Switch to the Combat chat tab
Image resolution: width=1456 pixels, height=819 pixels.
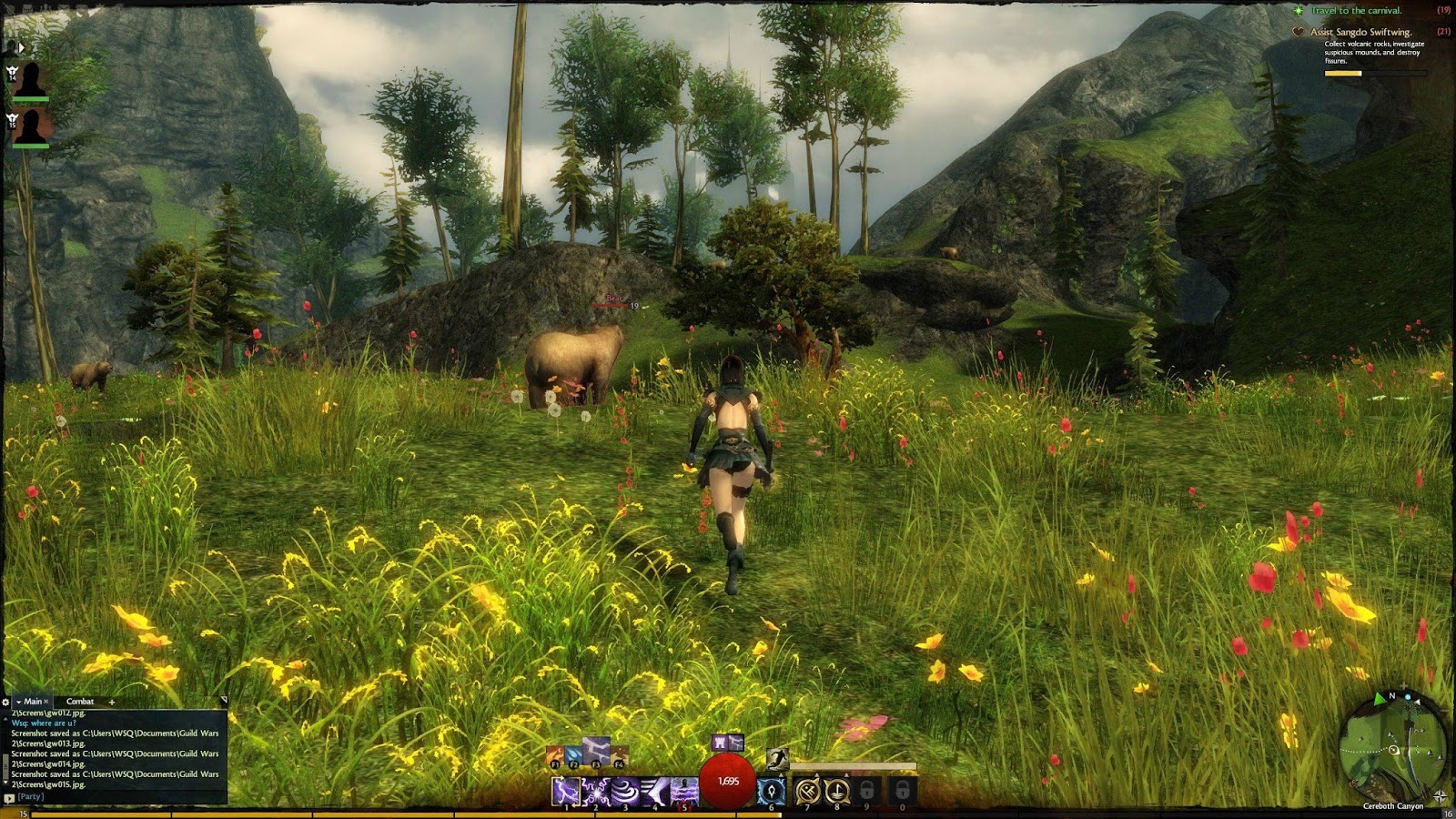(x=80, y=702)
